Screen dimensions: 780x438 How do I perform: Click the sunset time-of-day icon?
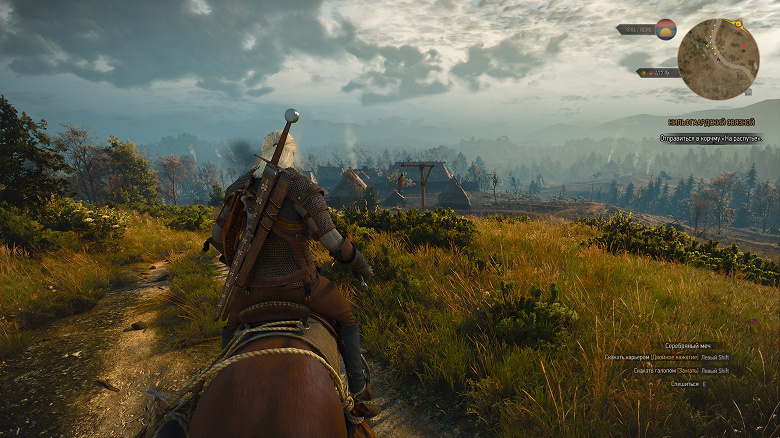tap(666, 30)
